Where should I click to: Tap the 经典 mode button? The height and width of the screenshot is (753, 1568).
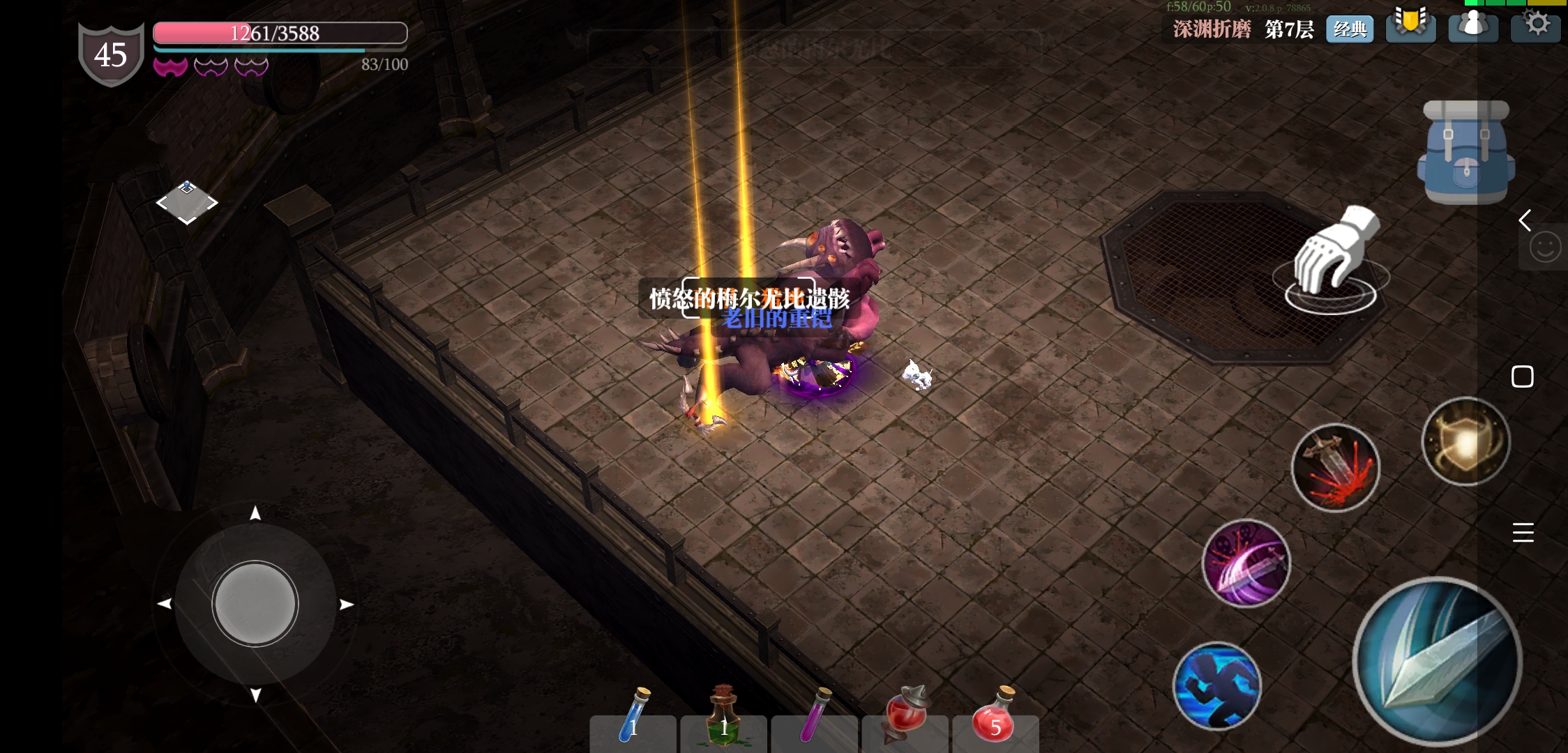coord(1350,29)
